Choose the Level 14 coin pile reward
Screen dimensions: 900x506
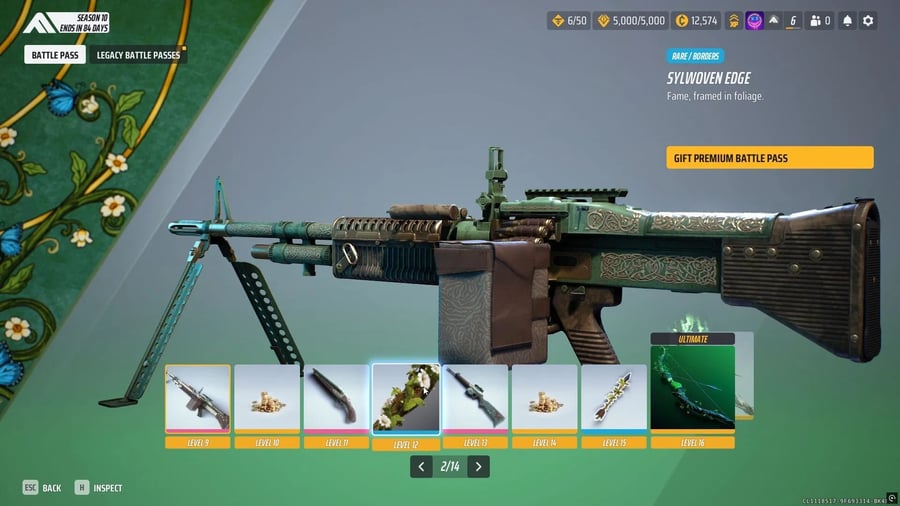(545, 399)
